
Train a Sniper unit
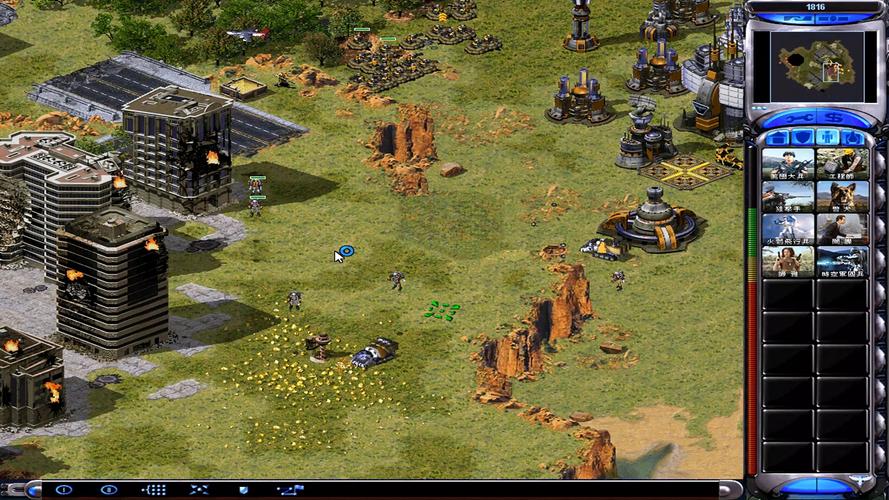(x=787, y=197)
